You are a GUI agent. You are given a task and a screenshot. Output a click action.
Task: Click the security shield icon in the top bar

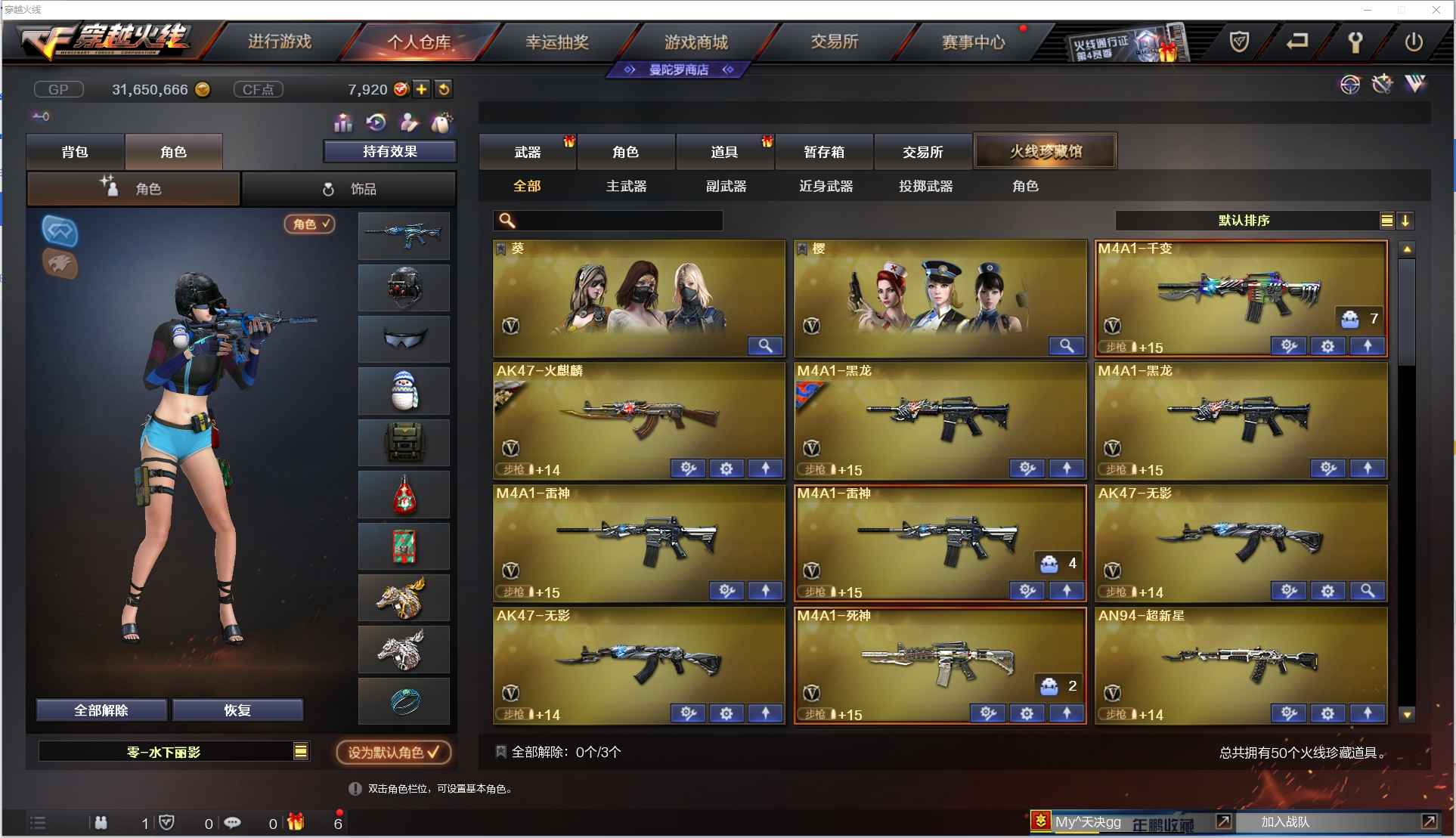point(1239,43)
